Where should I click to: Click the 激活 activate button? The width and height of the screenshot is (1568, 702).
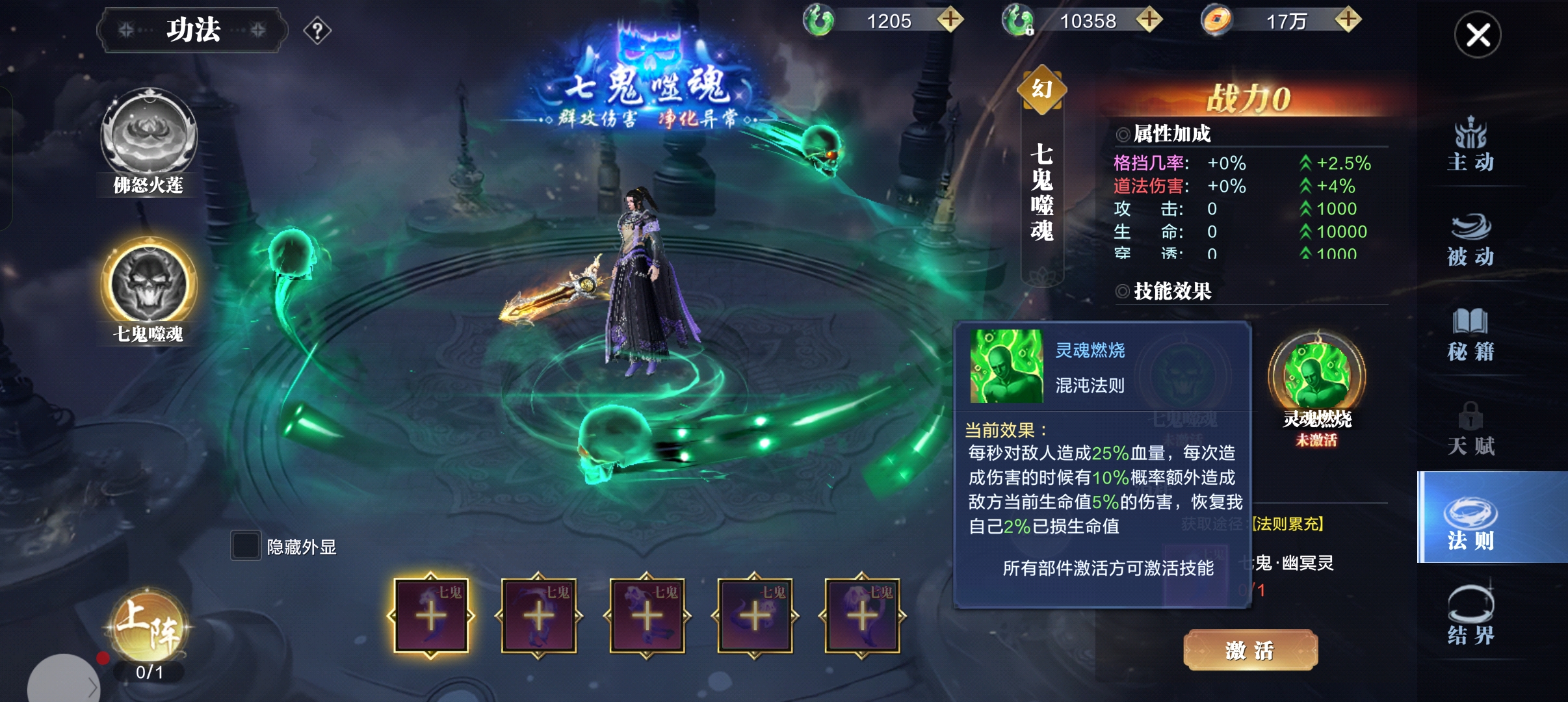pos(1249,650)
